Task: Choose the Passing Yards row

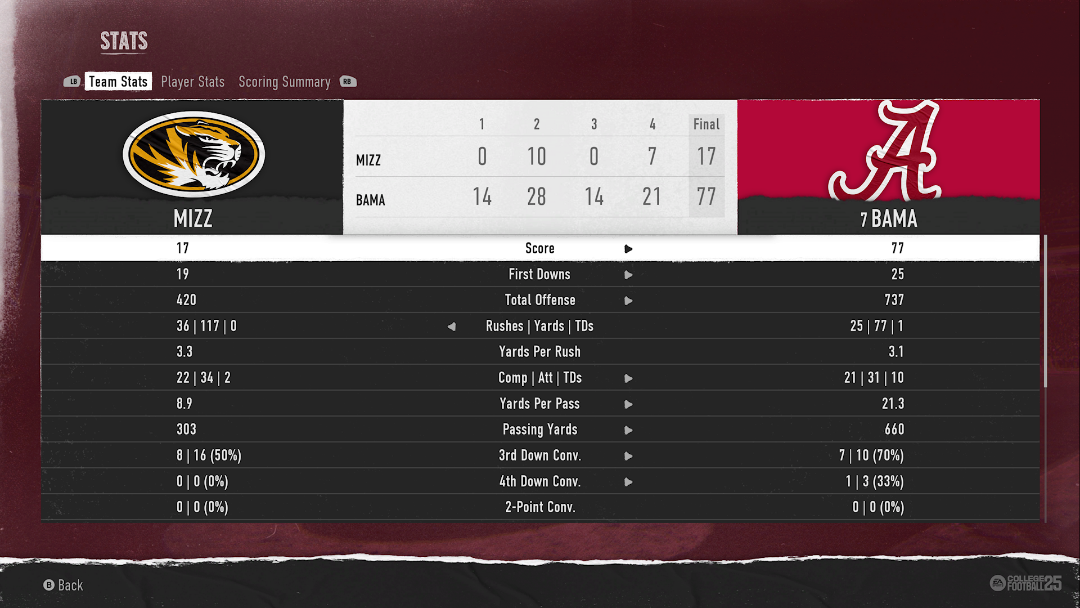Action: coord(540,430)
